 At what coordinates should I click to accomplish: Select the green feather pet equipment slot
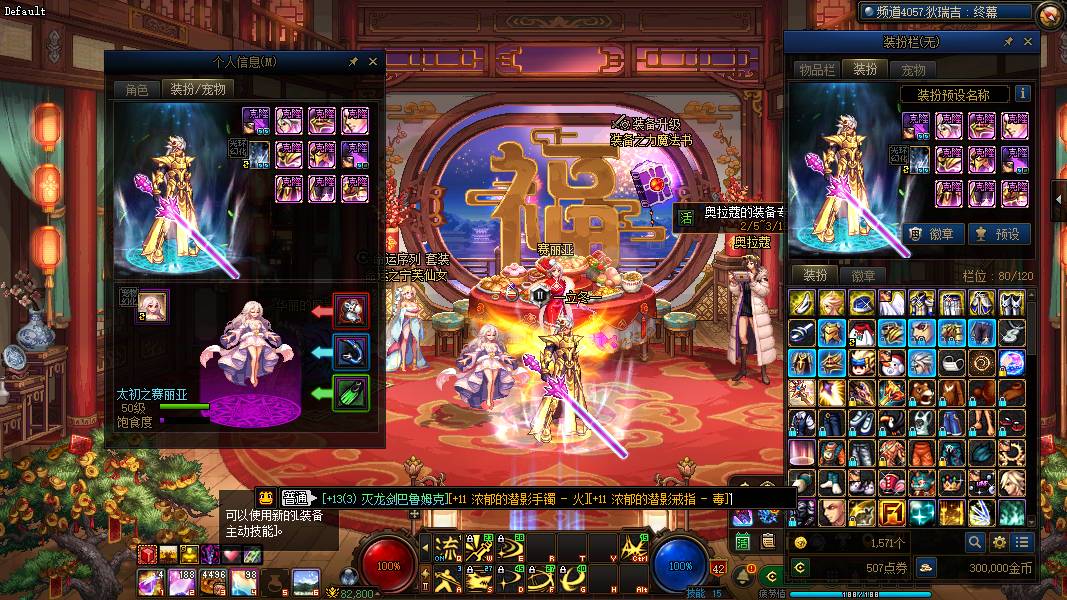351,393
